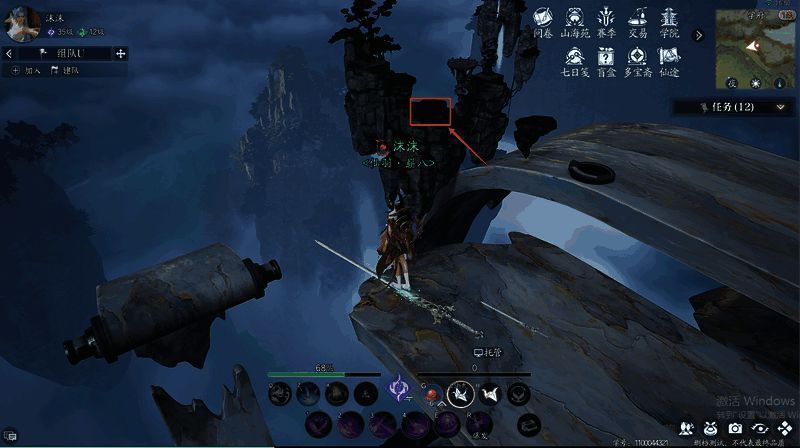Open the camera screenshot mode
800x448 pixels.
pos(735,428)
